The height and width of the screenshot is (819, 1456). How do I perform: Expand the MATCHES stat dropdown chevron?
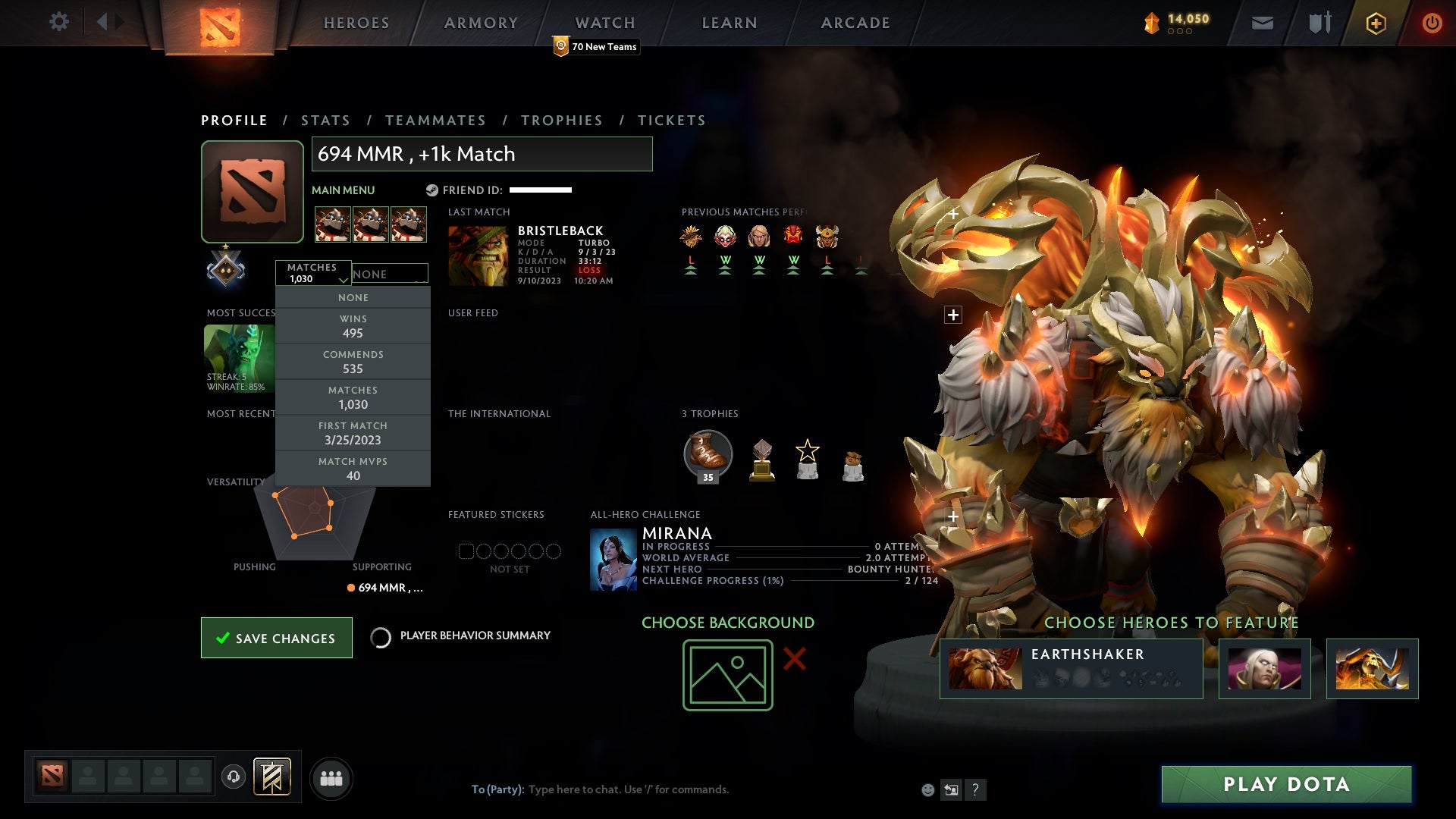343,280
